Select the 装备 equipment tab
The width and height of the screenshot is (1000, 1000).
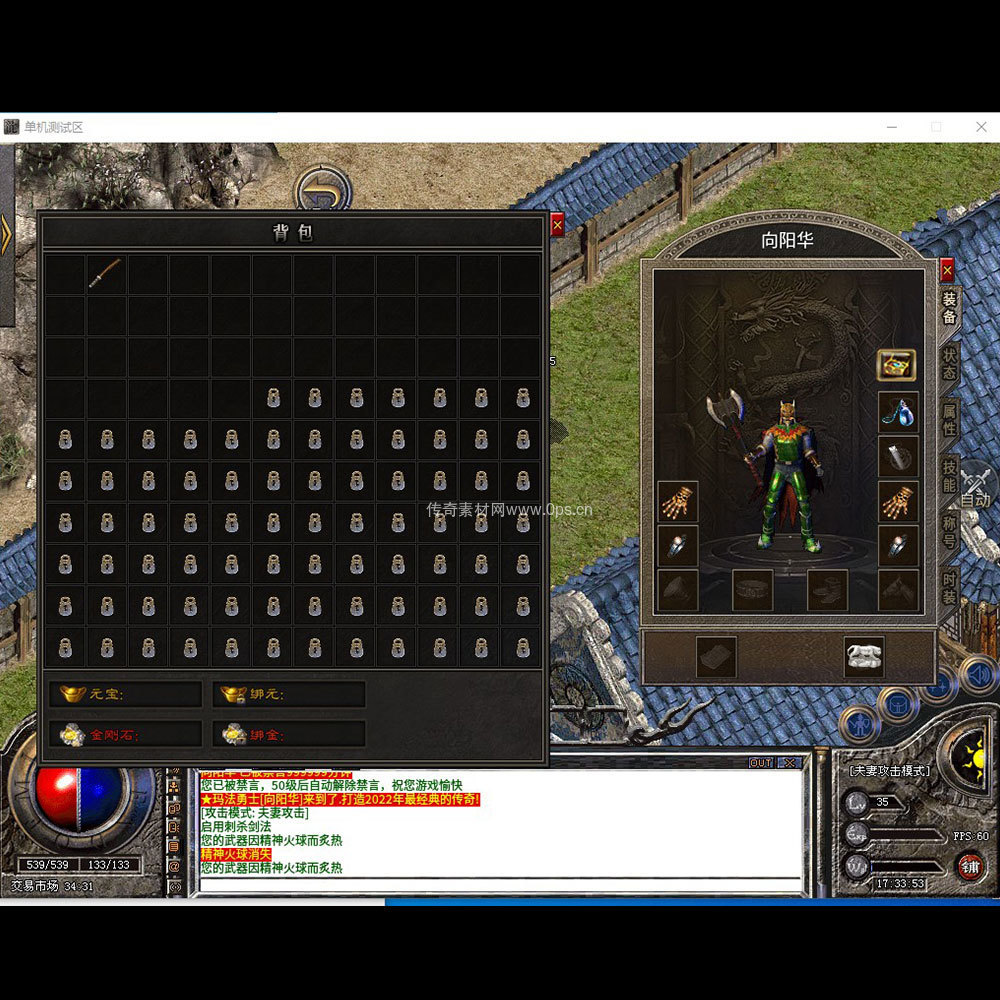pos(949,308)
